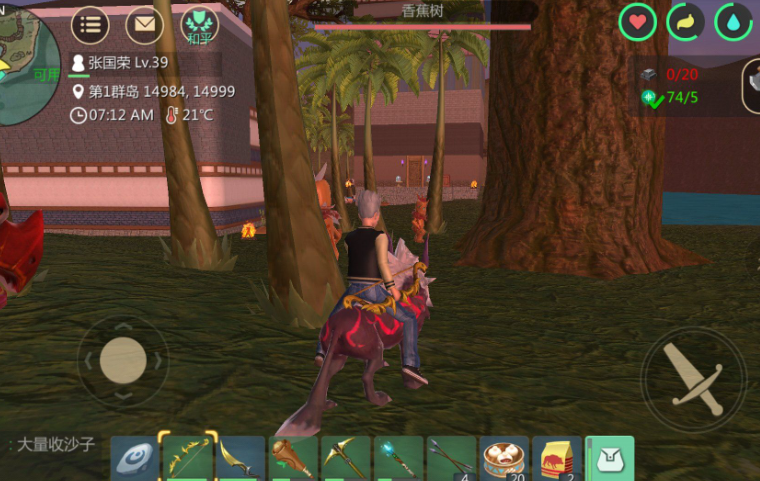Tap the sword attack button
This screenshot has width=760, height=481.
tap(693, 379)
